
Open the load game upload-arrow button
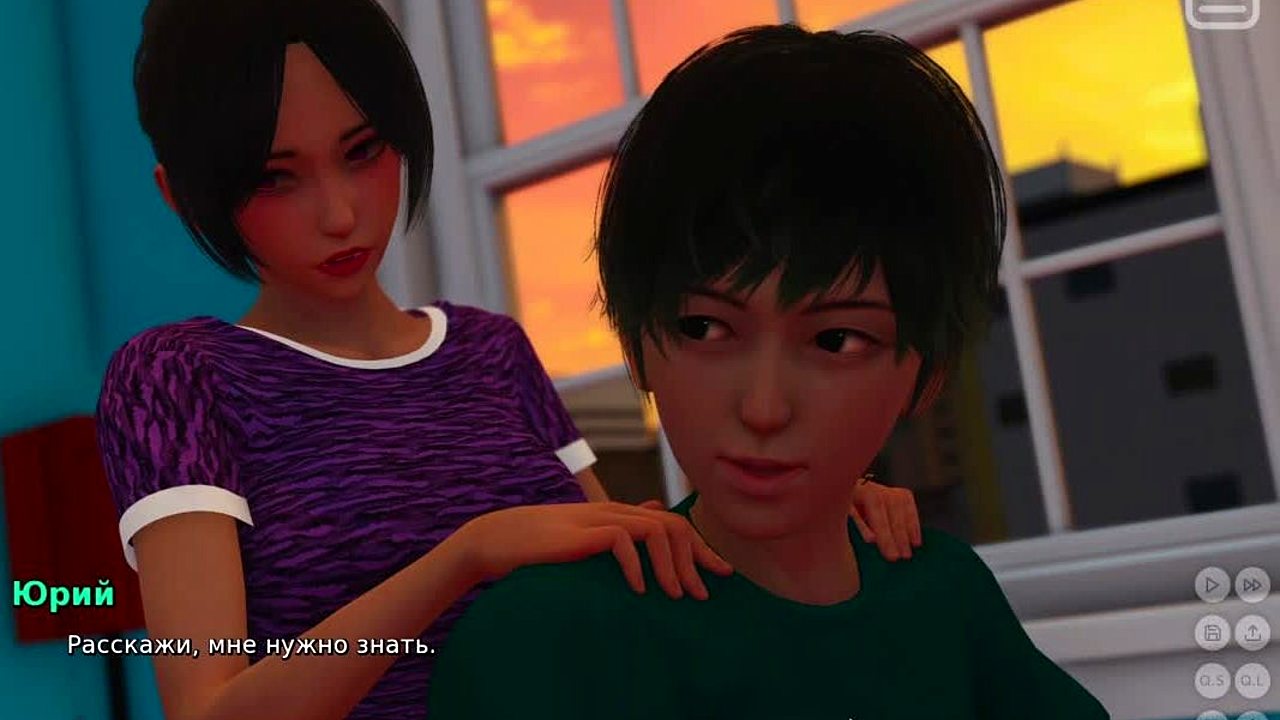click(1251, 632)
